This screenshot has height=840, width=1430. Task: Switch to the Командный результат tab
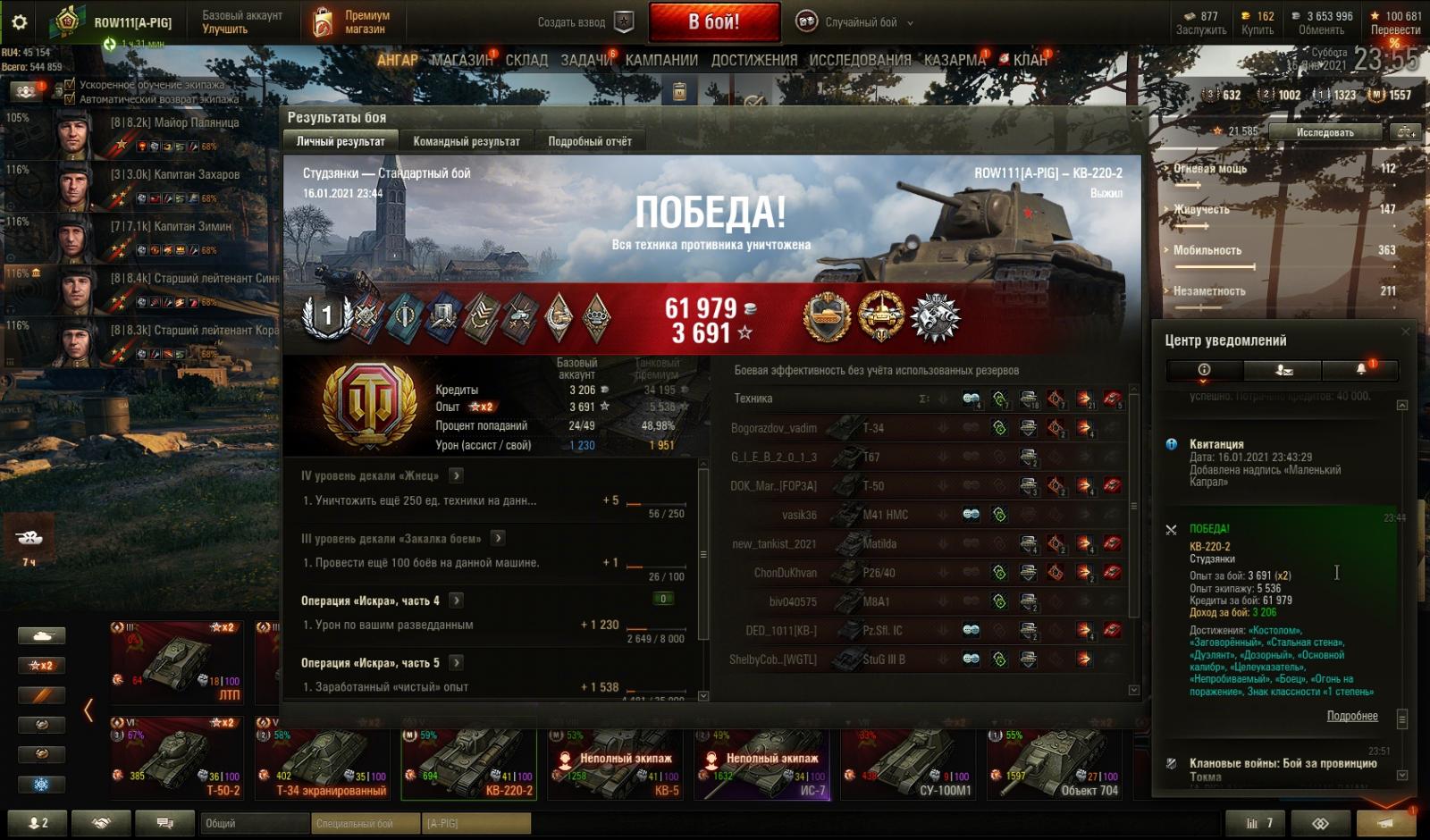[x=466, y=141]
